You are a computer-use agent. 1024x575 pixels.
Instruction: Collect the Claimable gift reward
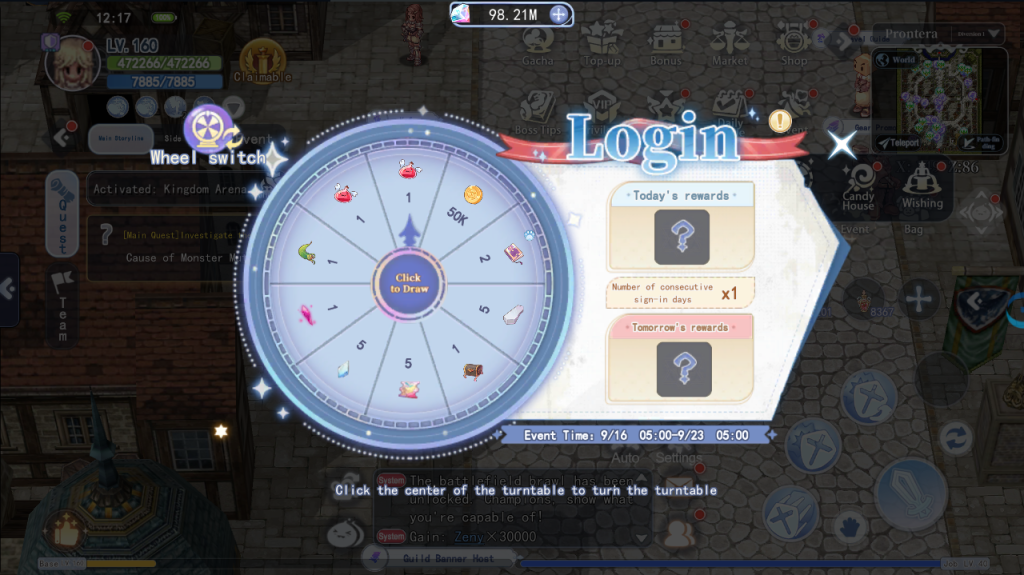coord(262,62)
